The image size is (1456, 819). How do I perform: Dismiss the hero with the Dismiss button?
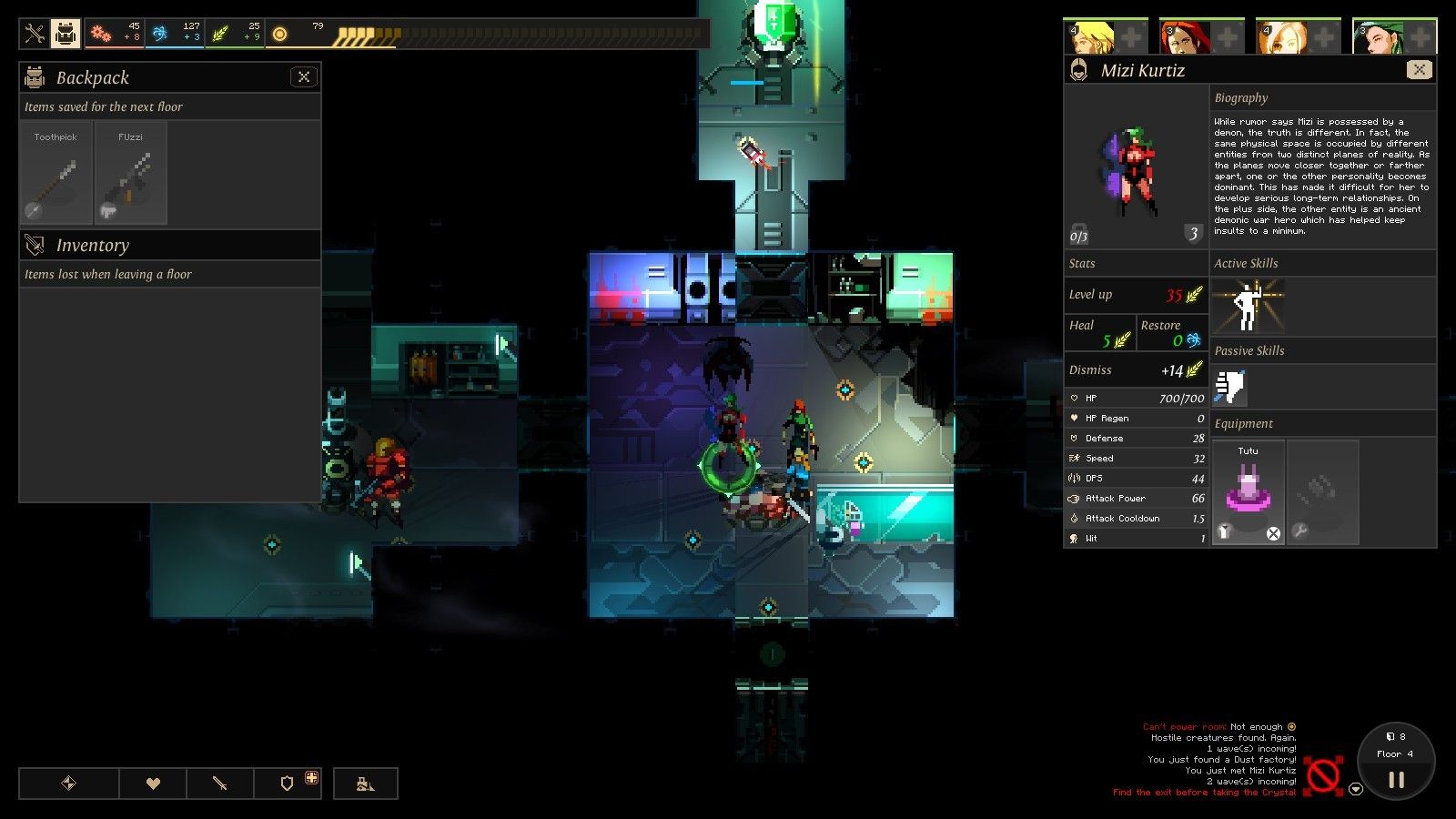[1136, 370]
